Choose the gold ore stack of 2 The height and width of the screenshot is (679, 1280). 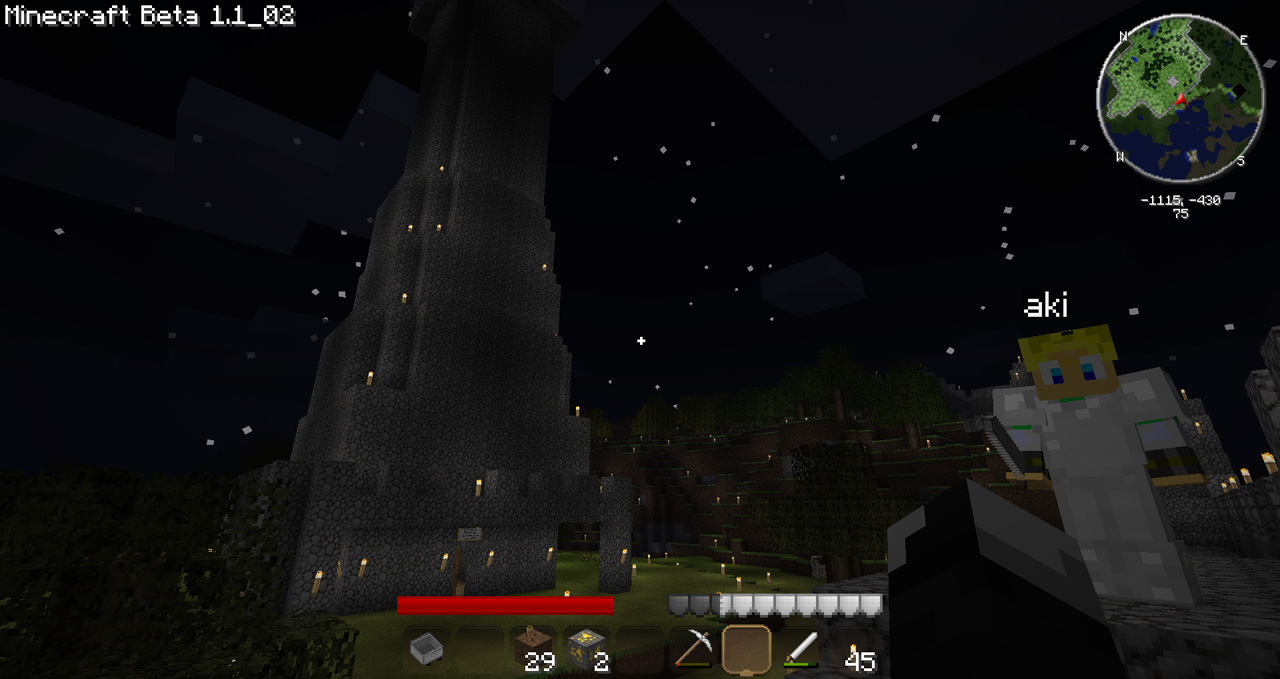click(586, 649)
